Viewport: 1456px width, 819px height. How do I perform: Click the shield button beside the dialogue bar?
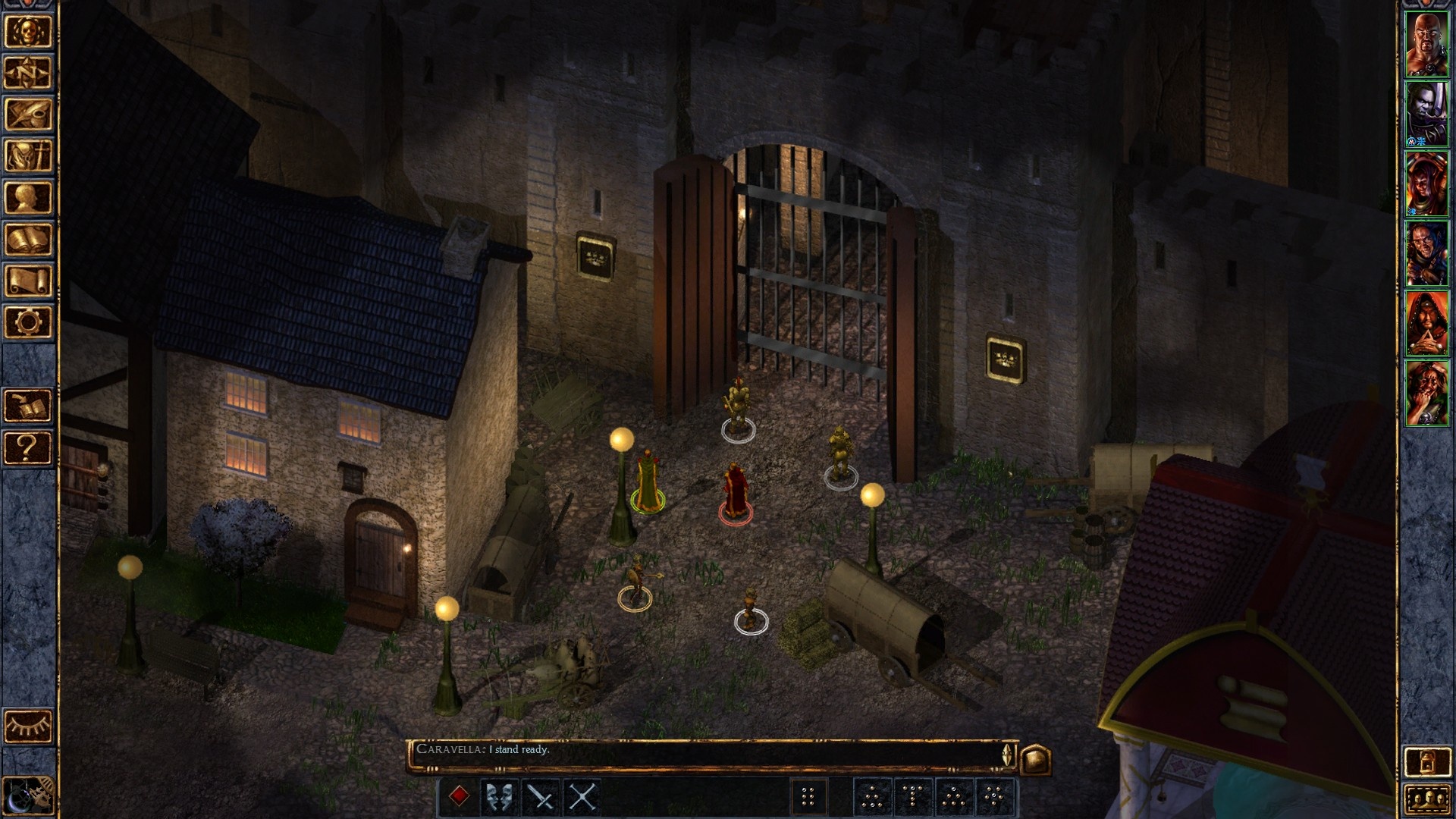point(1037,758)
